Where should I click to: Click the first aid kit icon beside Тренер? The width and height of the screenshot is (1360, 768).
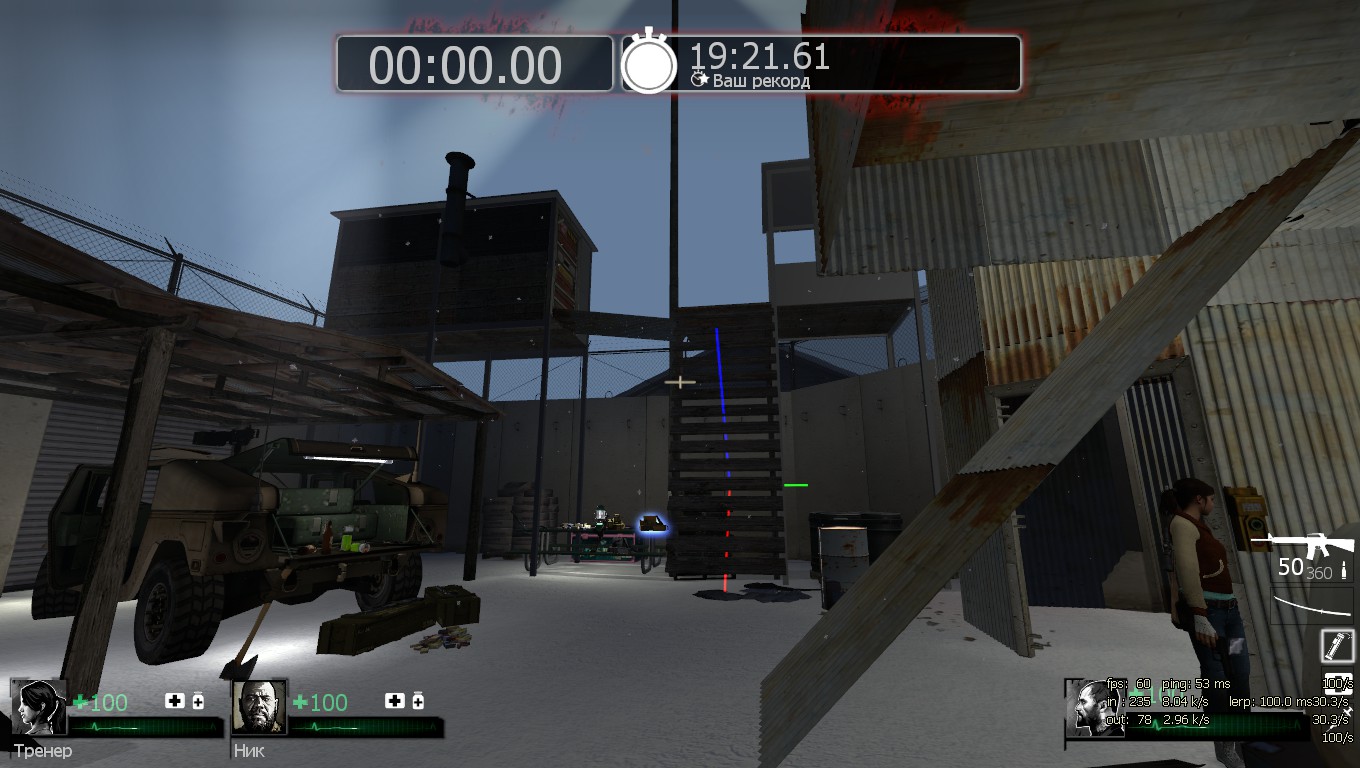coord(175,701)
